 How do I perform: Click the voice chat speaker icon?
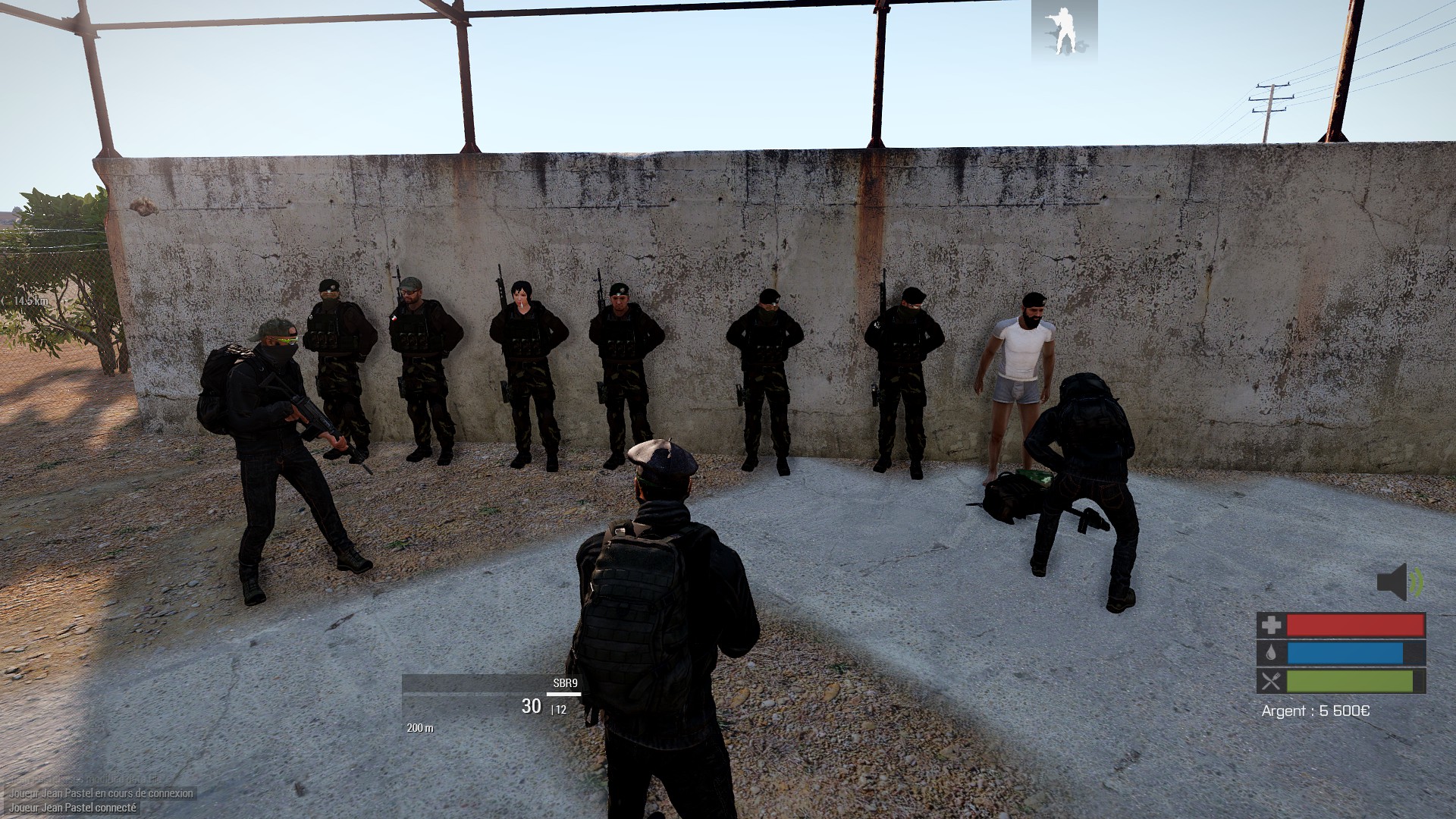pos(1399,582)
